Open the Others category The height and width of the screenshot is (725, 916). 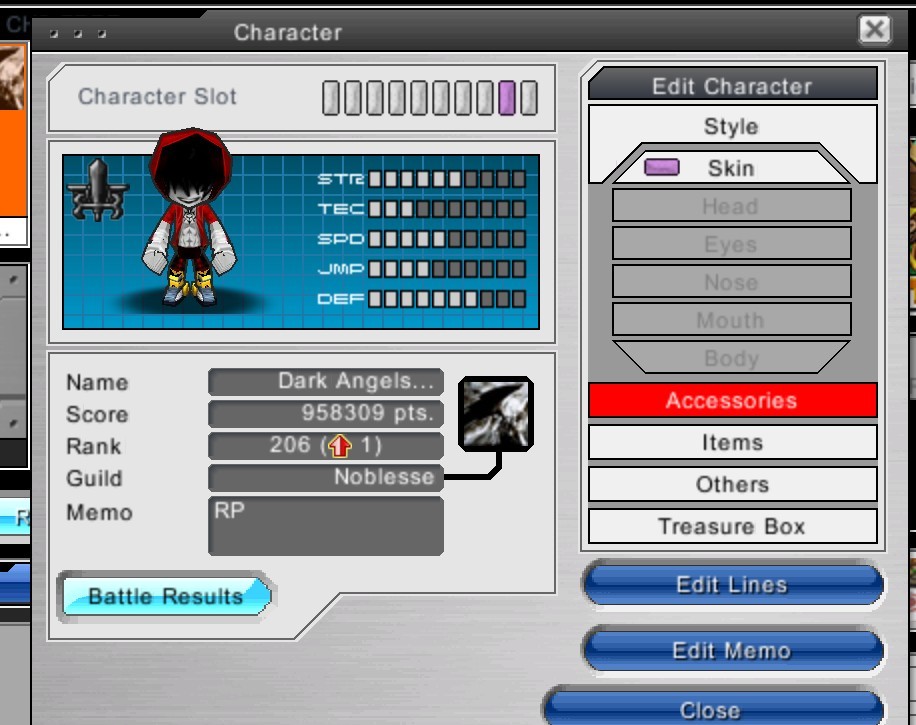pos(732,485)
